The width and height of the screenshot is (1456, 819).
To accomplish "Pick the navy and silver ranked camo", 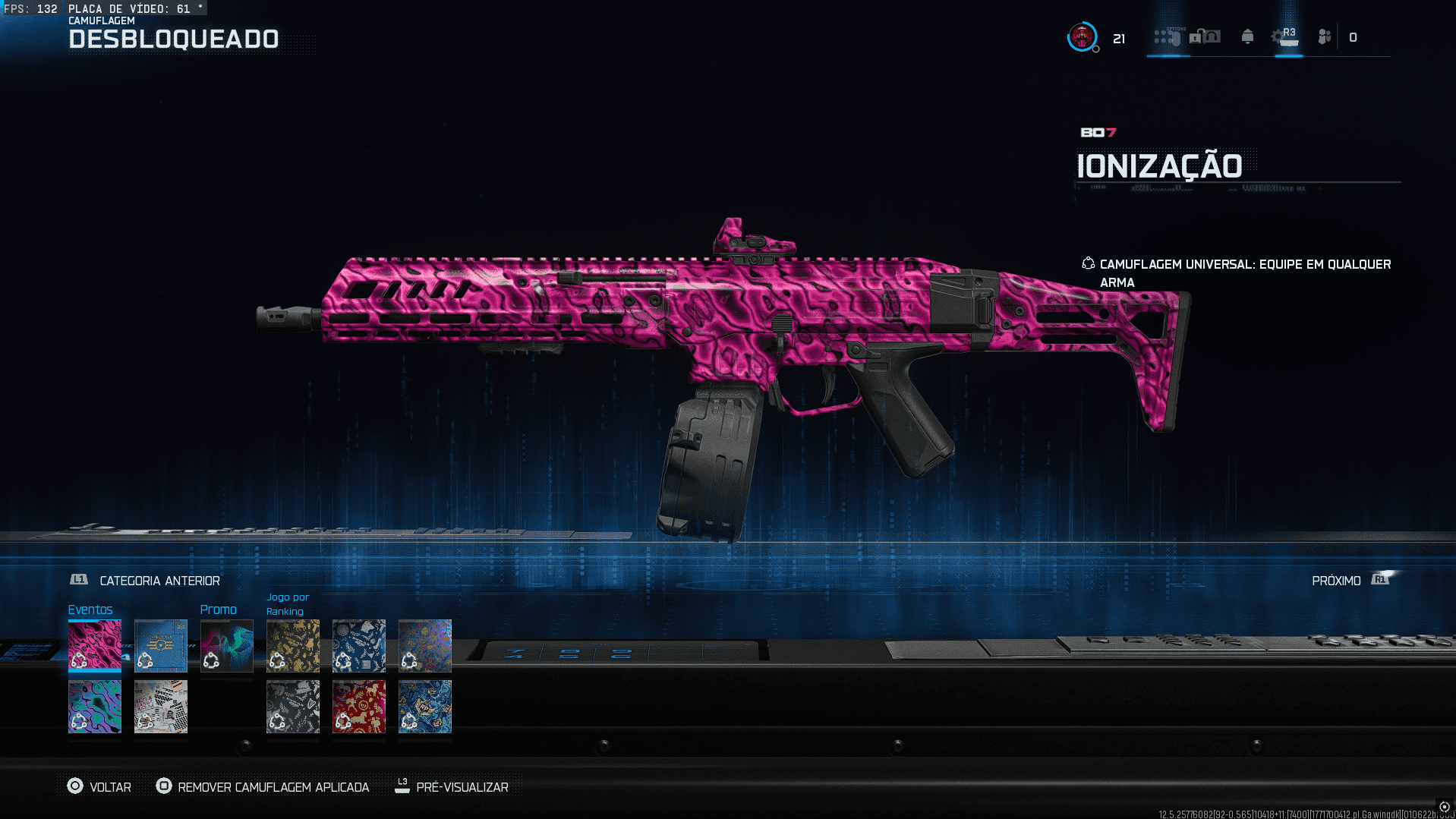I will [359, 645].
